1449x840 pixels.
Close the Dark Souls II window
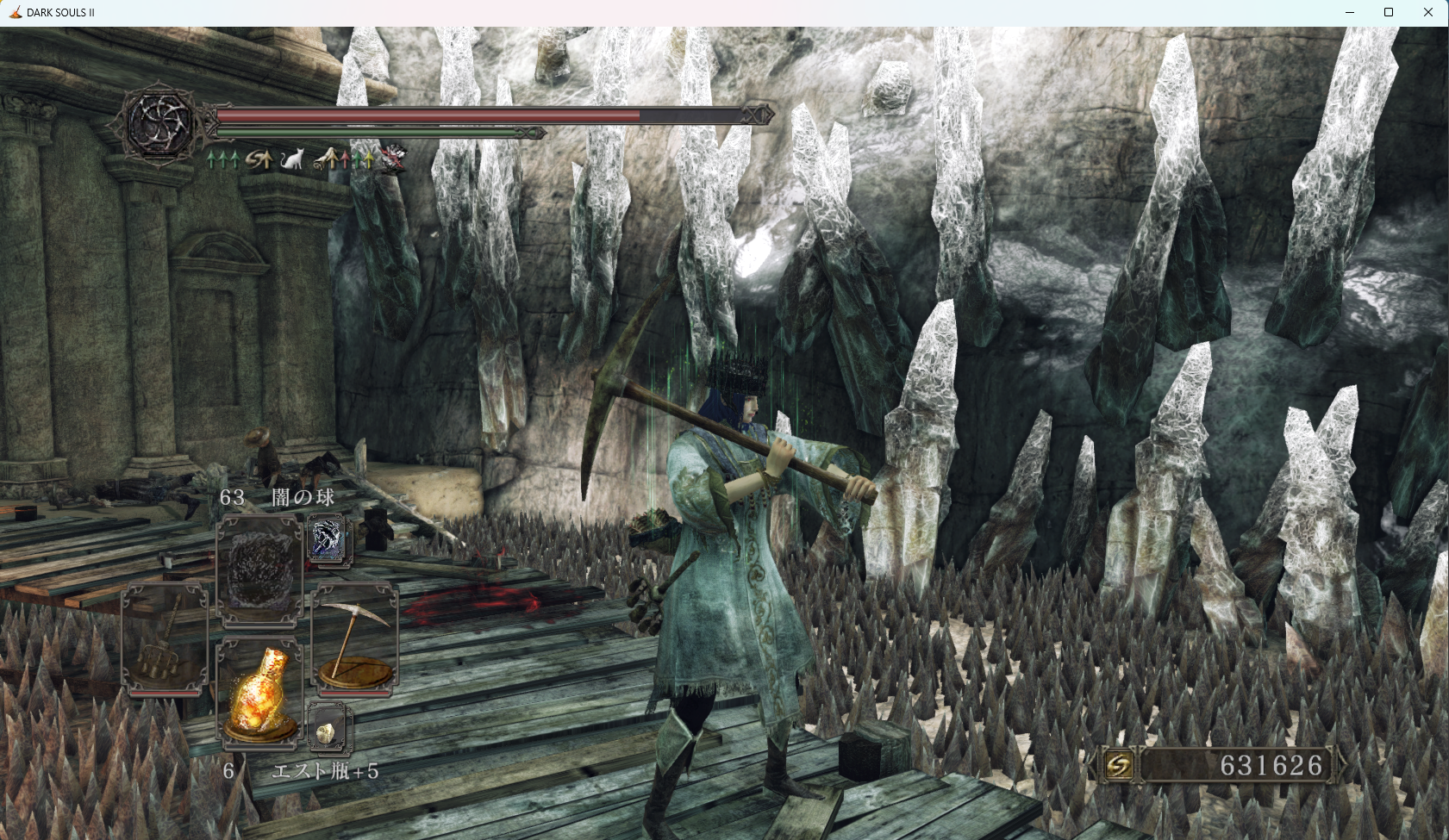pos(1427,12)
